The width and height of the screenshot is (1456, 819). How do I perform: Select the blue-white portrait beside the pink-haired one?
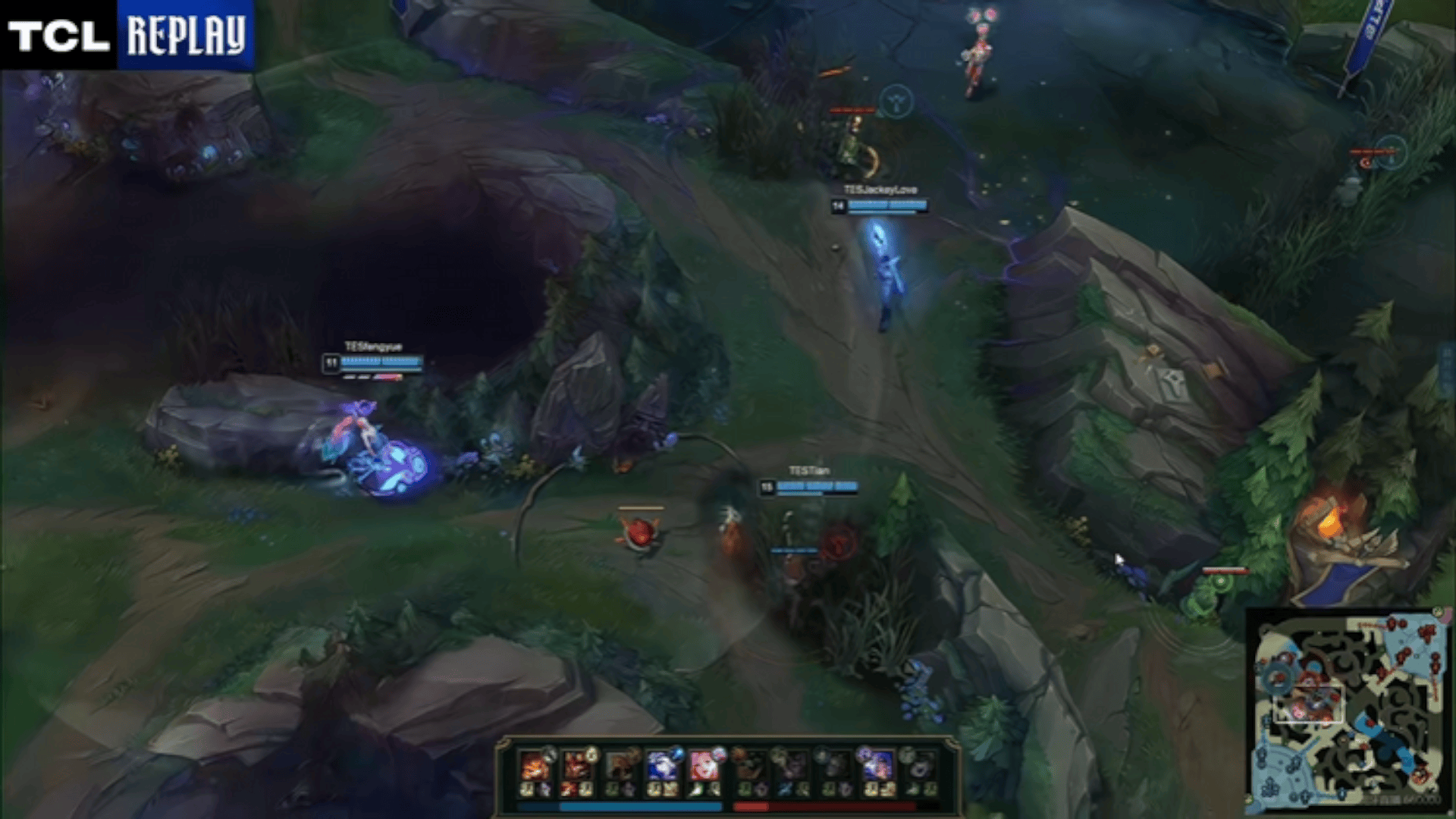[x=661, y=767]
